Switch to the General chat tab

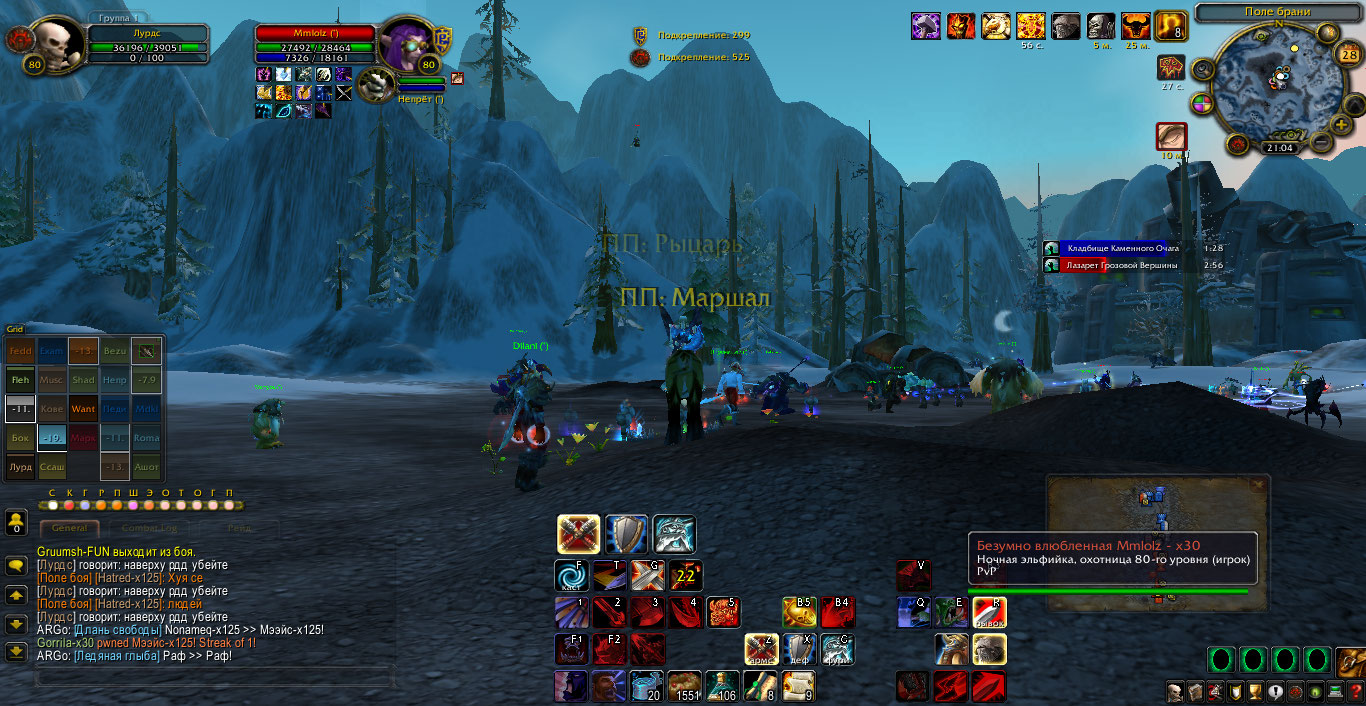[69, 528]
